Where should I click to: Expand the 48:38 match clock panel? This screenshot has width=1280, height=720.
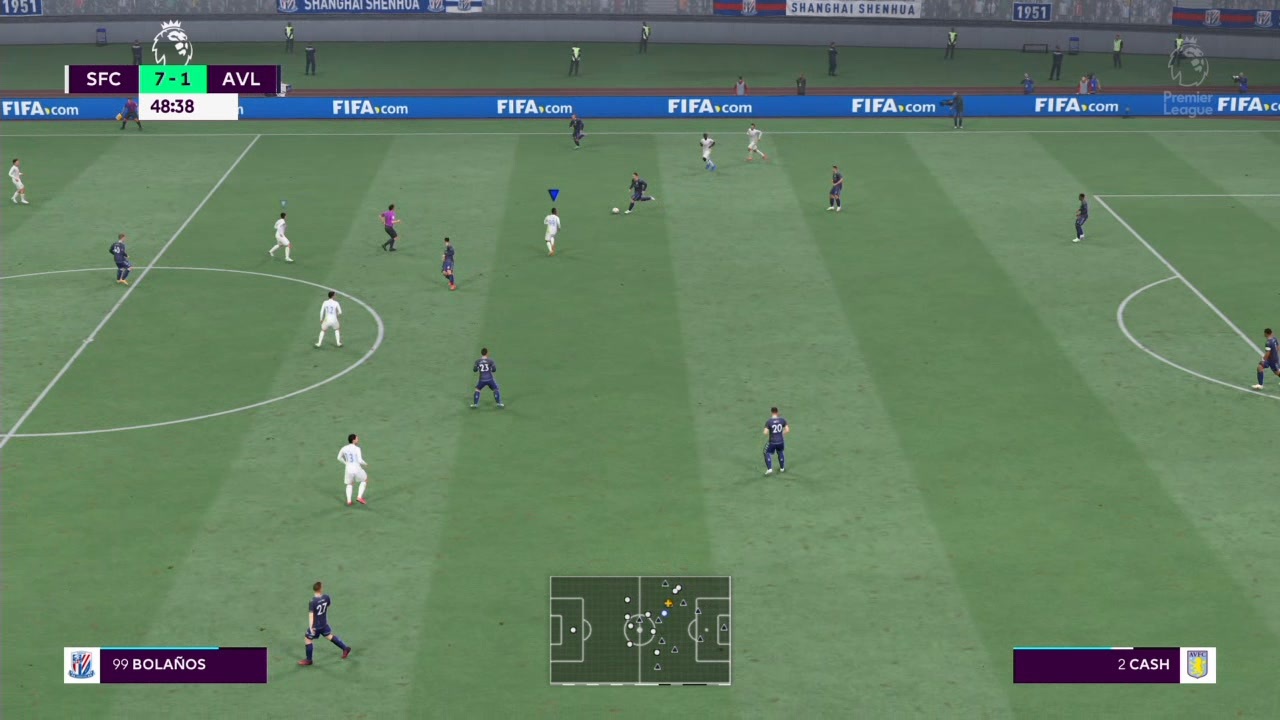tap(172, 106)
